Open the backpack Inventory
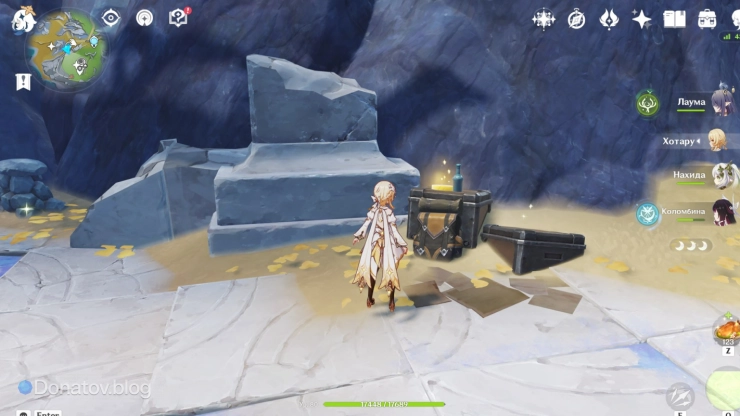The height and width of the screenshot is (416, 740). point(708,19)
